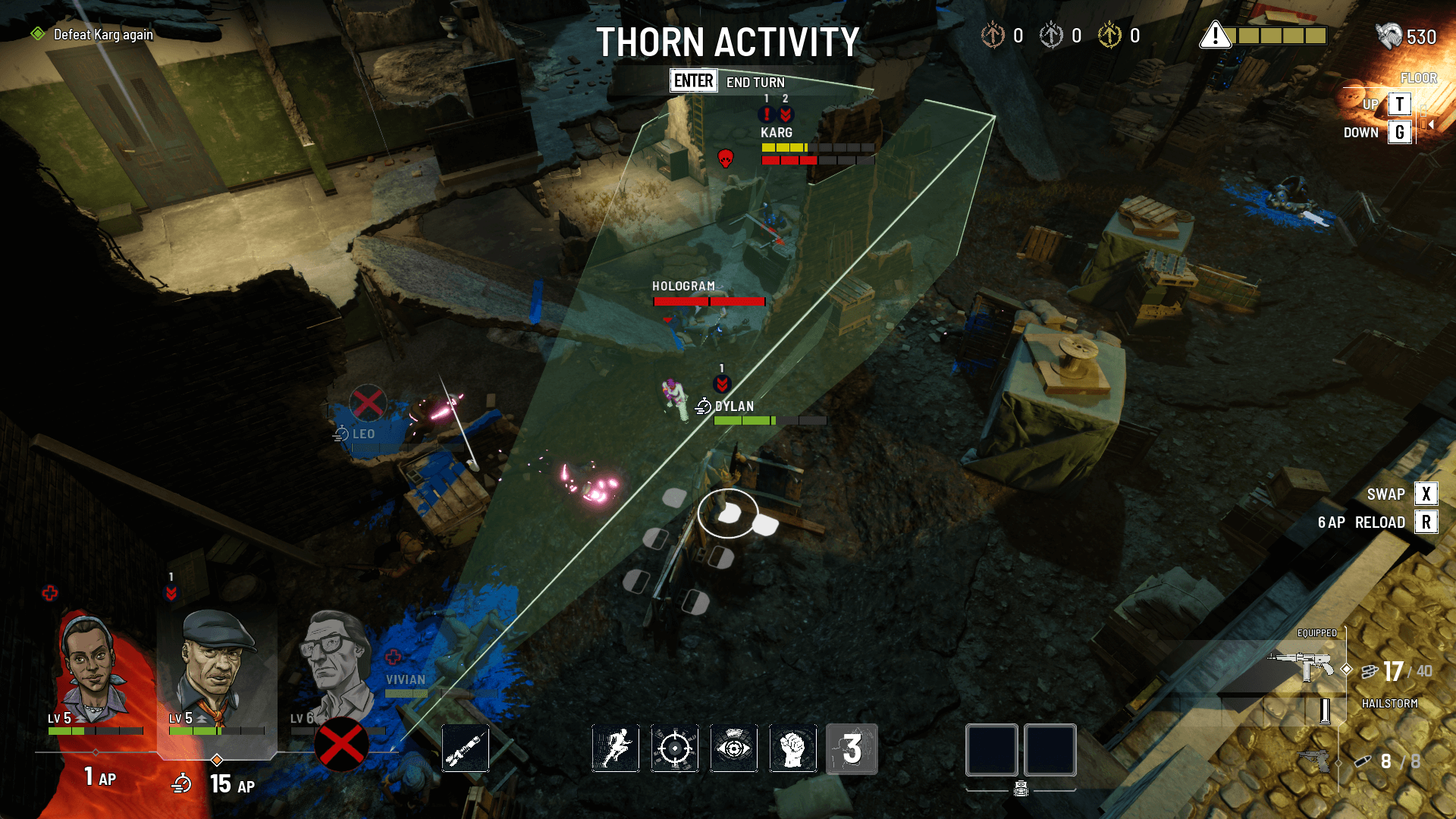Viewport: 1456px width, 819px height.
Task: Toggle Floor Up view
Action: [1398, 104]
